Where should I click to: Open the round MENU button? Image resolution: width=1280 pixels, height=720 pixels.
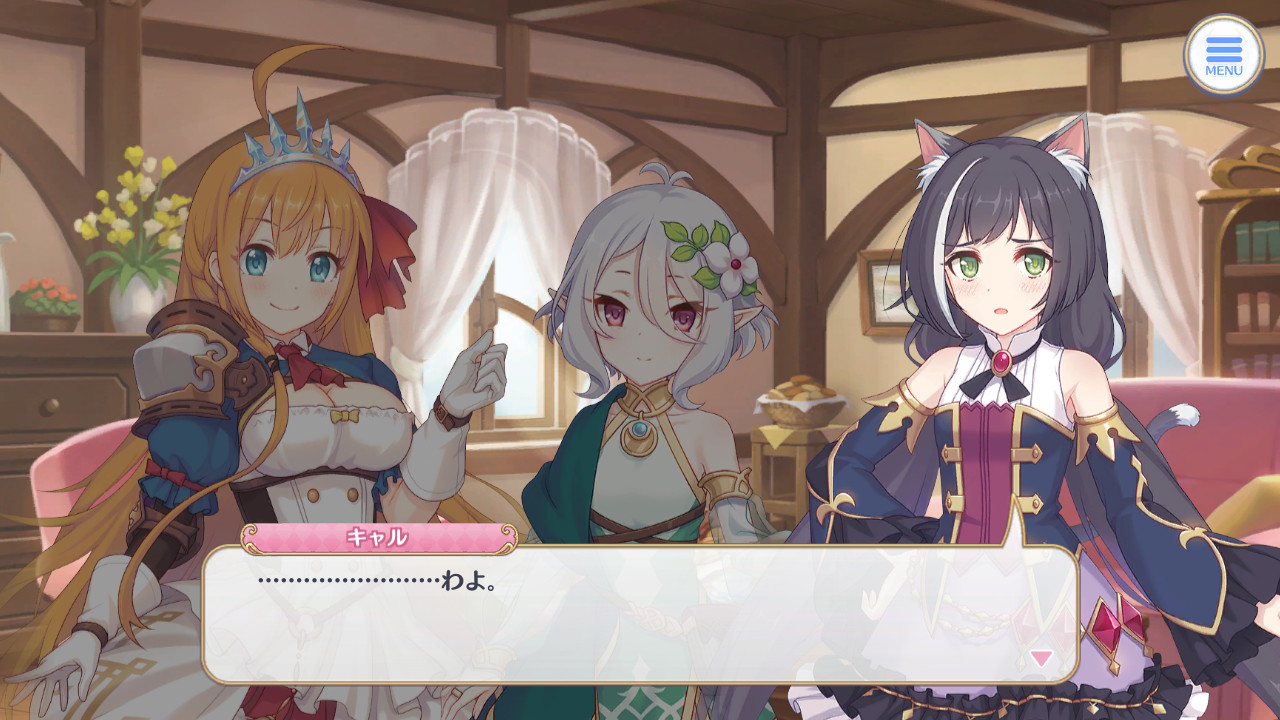1223,55
